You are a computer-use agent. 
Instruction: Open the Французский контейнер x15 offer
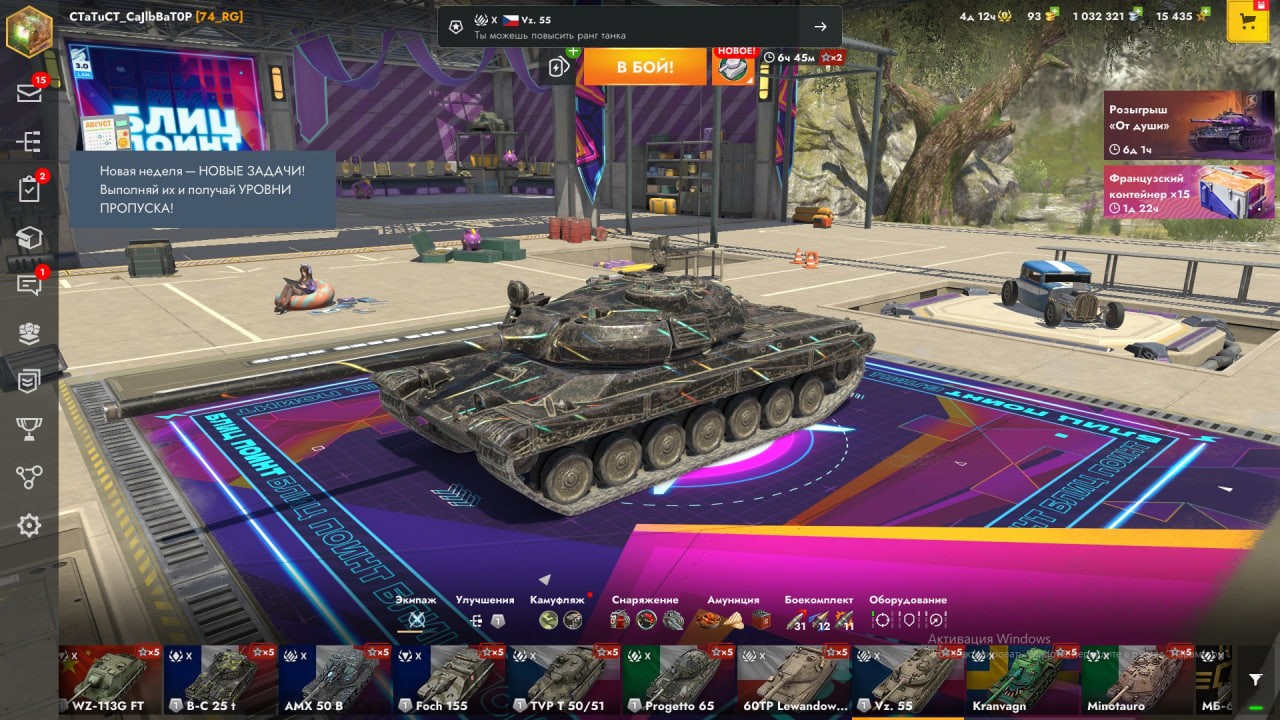(x=1189, y=191)
